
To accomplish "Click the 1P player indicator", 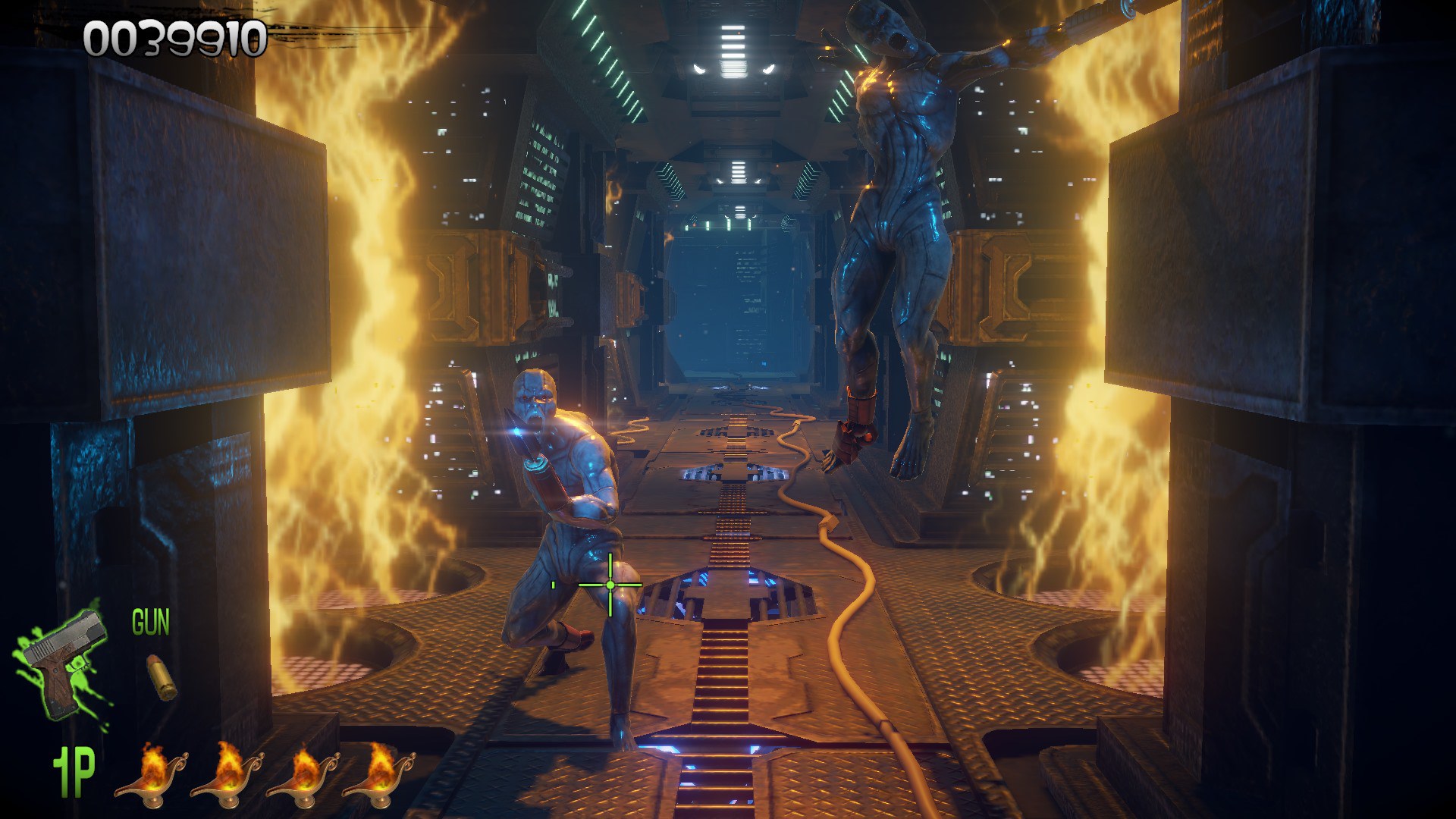I will tap(74, 771).
